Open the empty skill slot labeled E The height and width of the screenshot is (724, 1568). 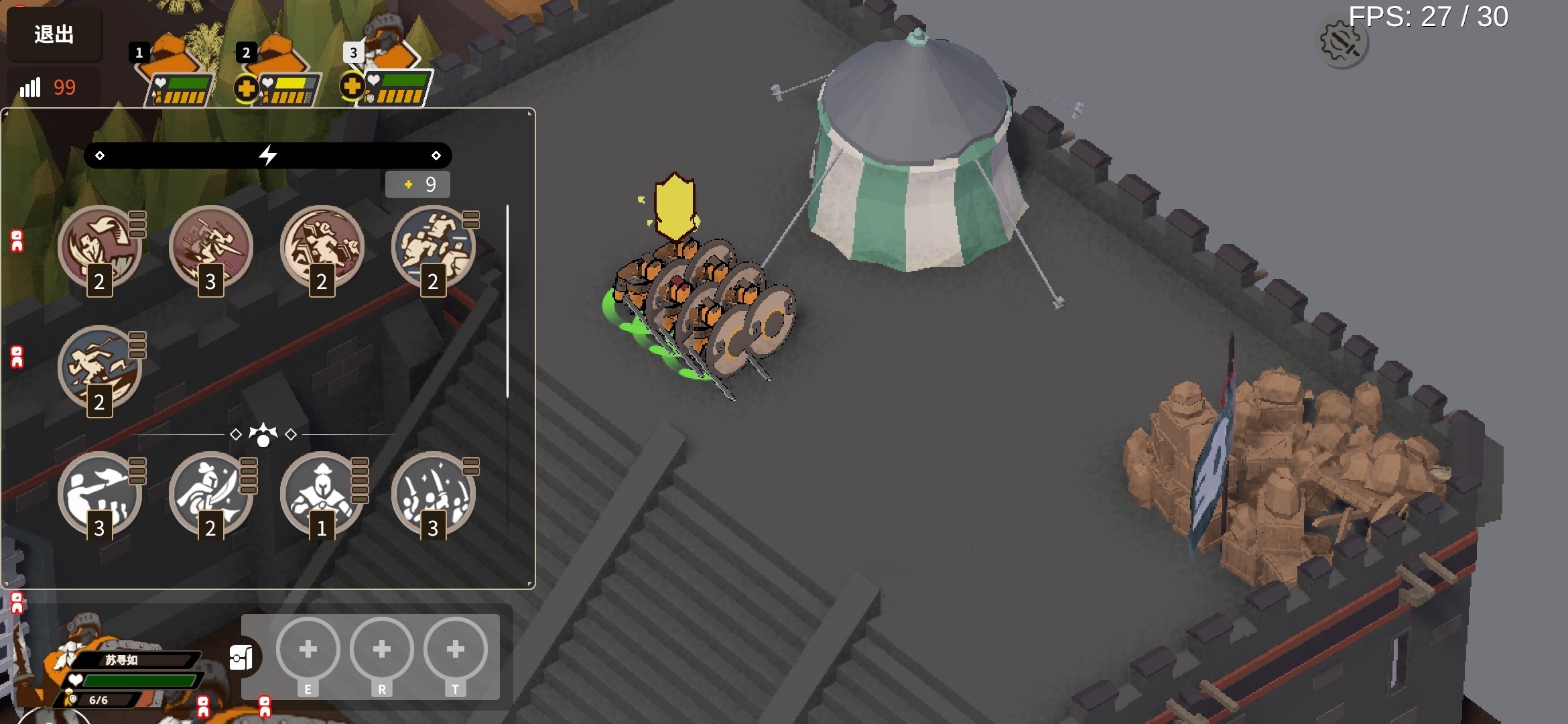pos(308,650)
